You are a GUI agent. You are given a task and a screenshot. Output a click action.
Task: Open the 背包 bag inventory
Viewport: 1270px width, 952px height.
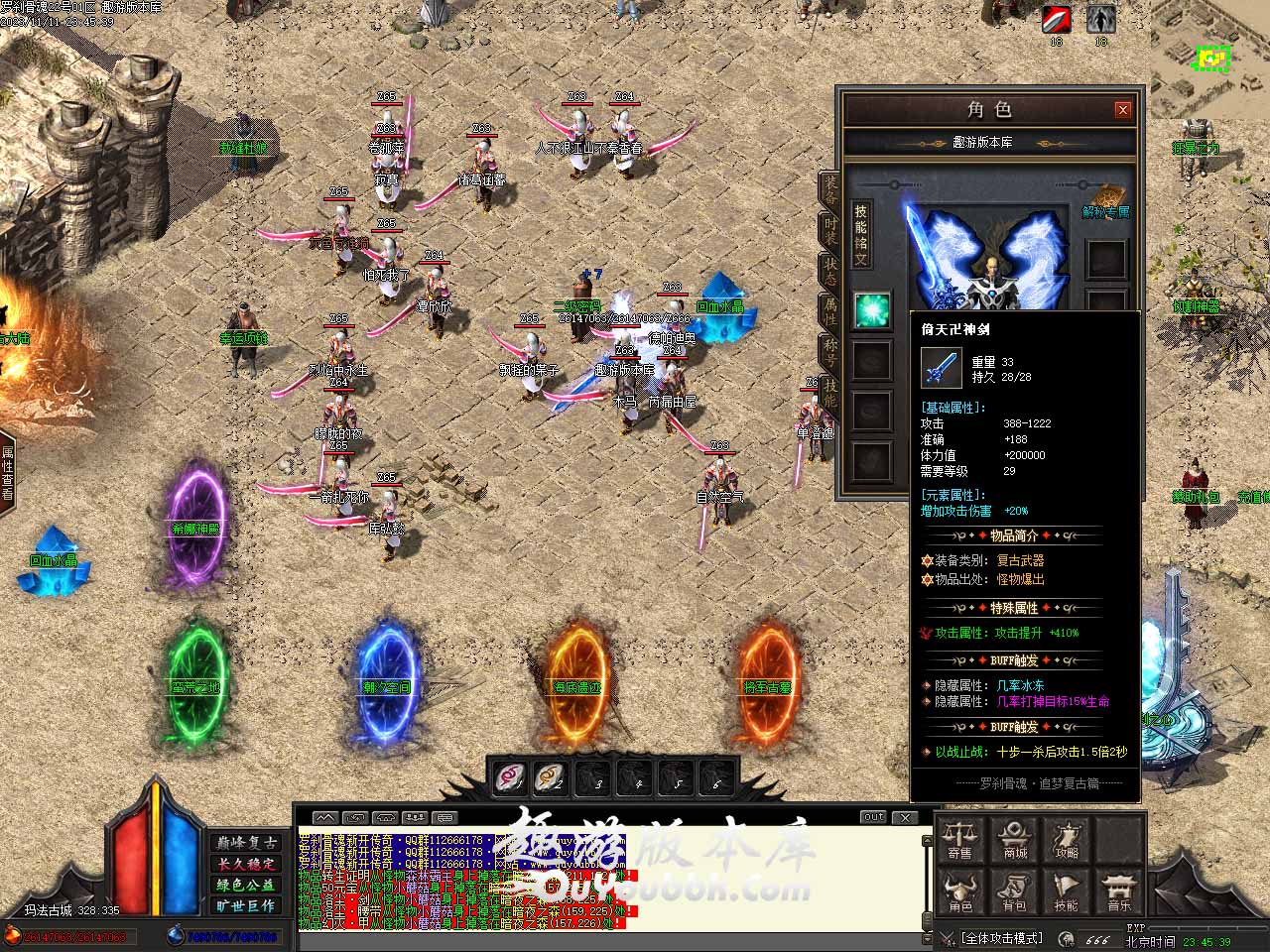tap(1014, 892)
